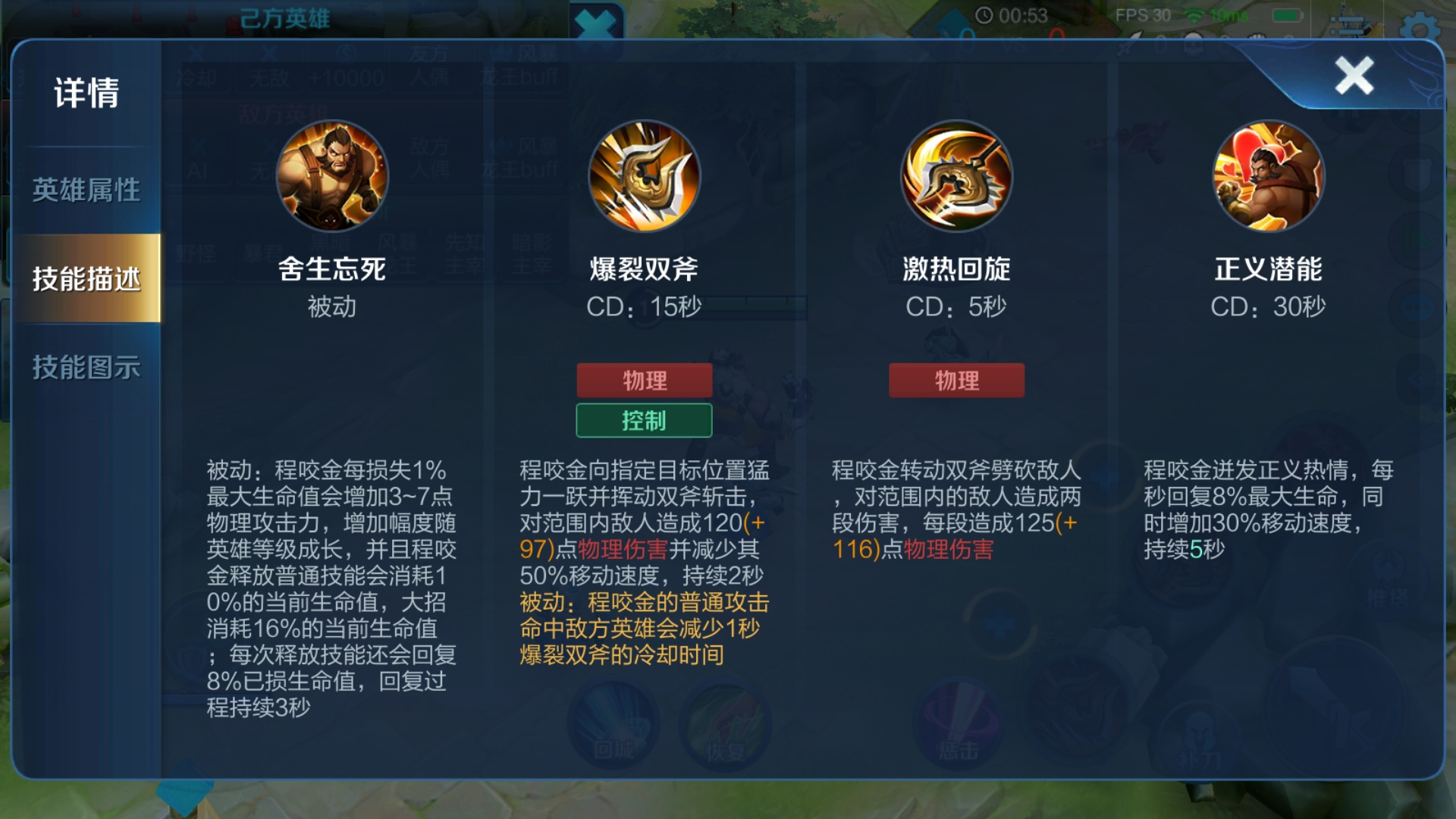This screenshot has width=1456, height=819.
Task: Tap the network latency 10ms indicator
Action: (1222, 15)
